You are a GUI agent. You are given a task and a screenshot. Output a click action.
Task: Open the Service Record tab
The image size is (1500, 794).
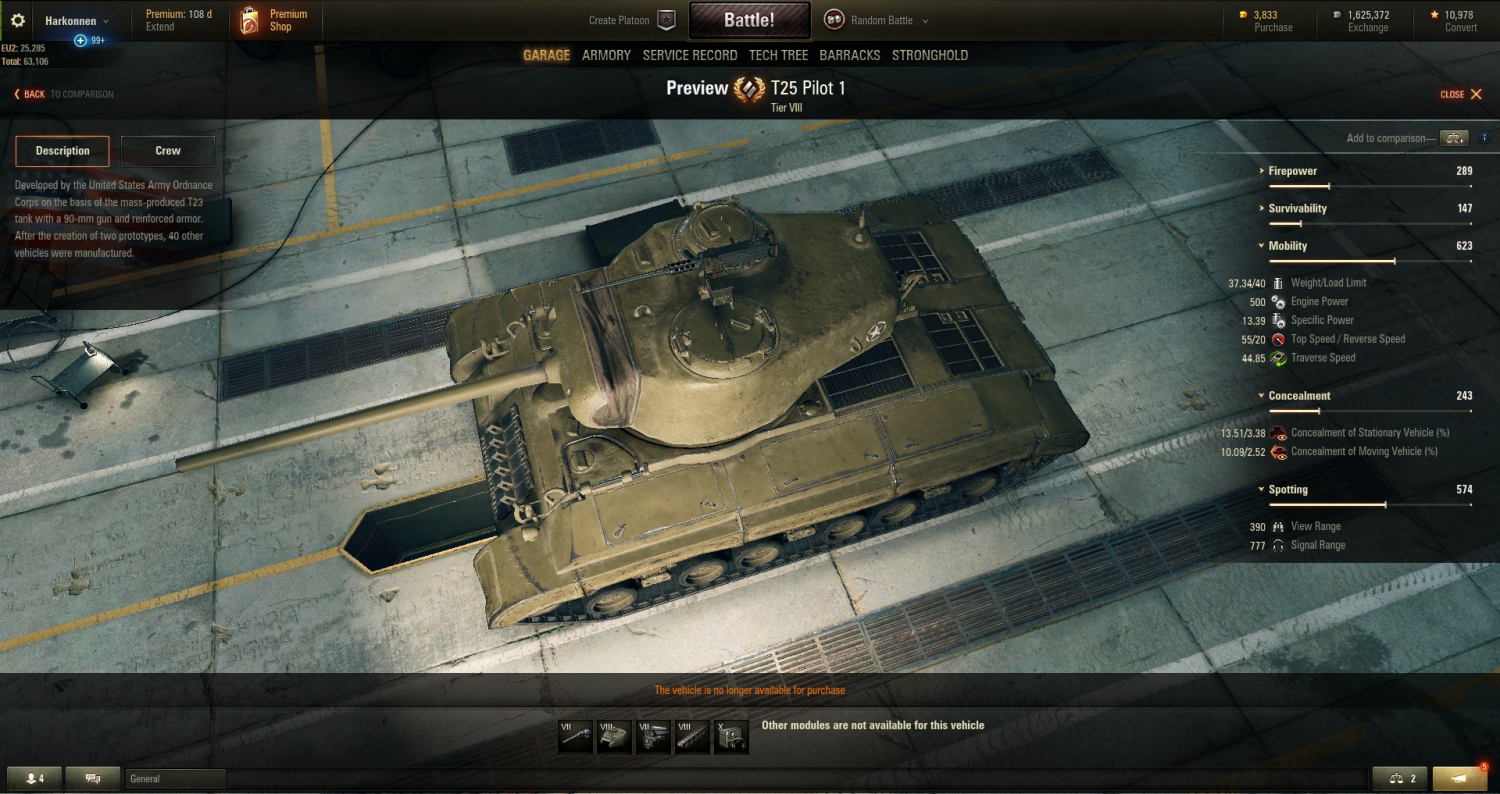coord(690,55)
